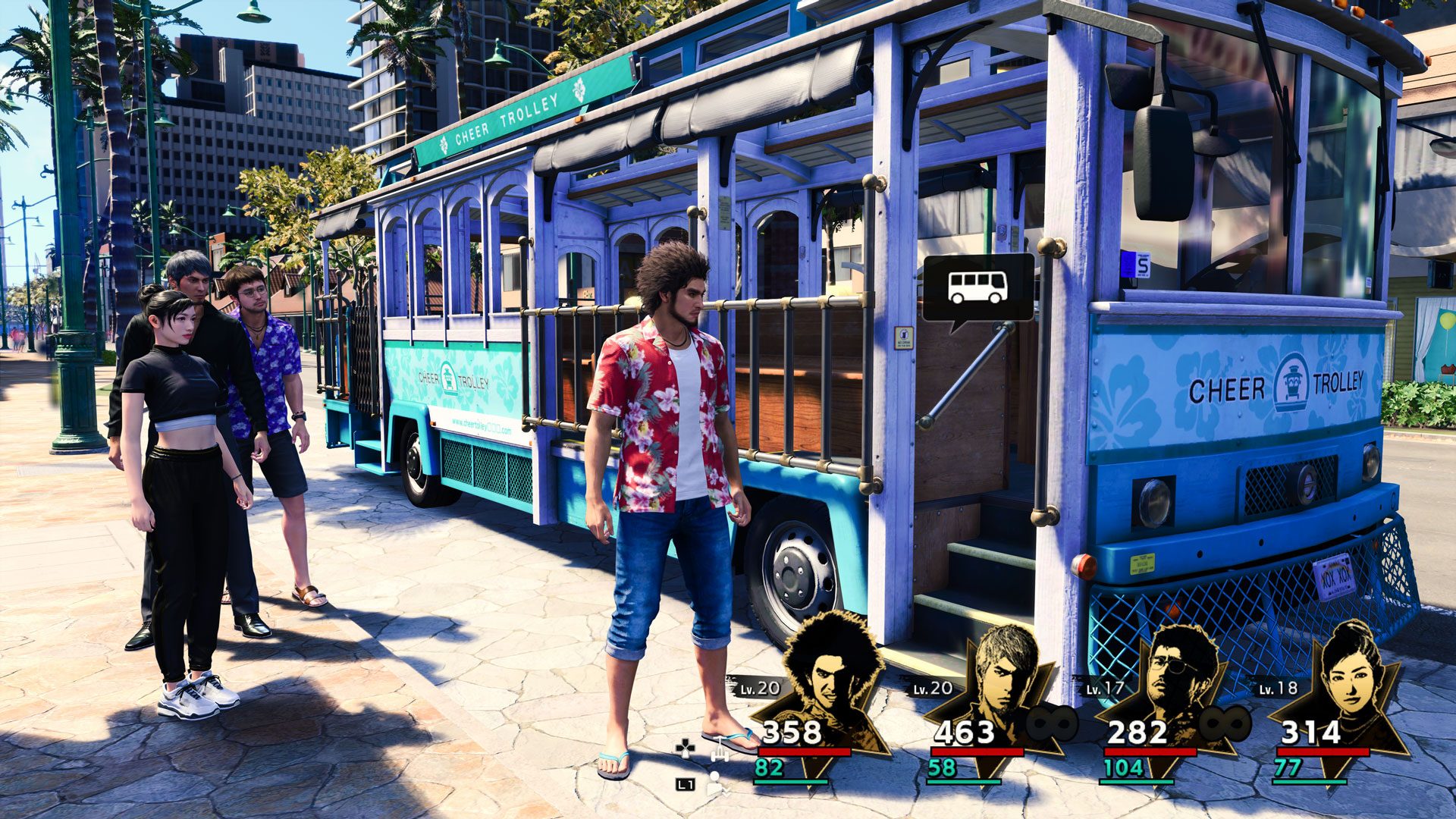Select the bus icon marker on the trolley
1456x819 pixels.
(977, 287)
